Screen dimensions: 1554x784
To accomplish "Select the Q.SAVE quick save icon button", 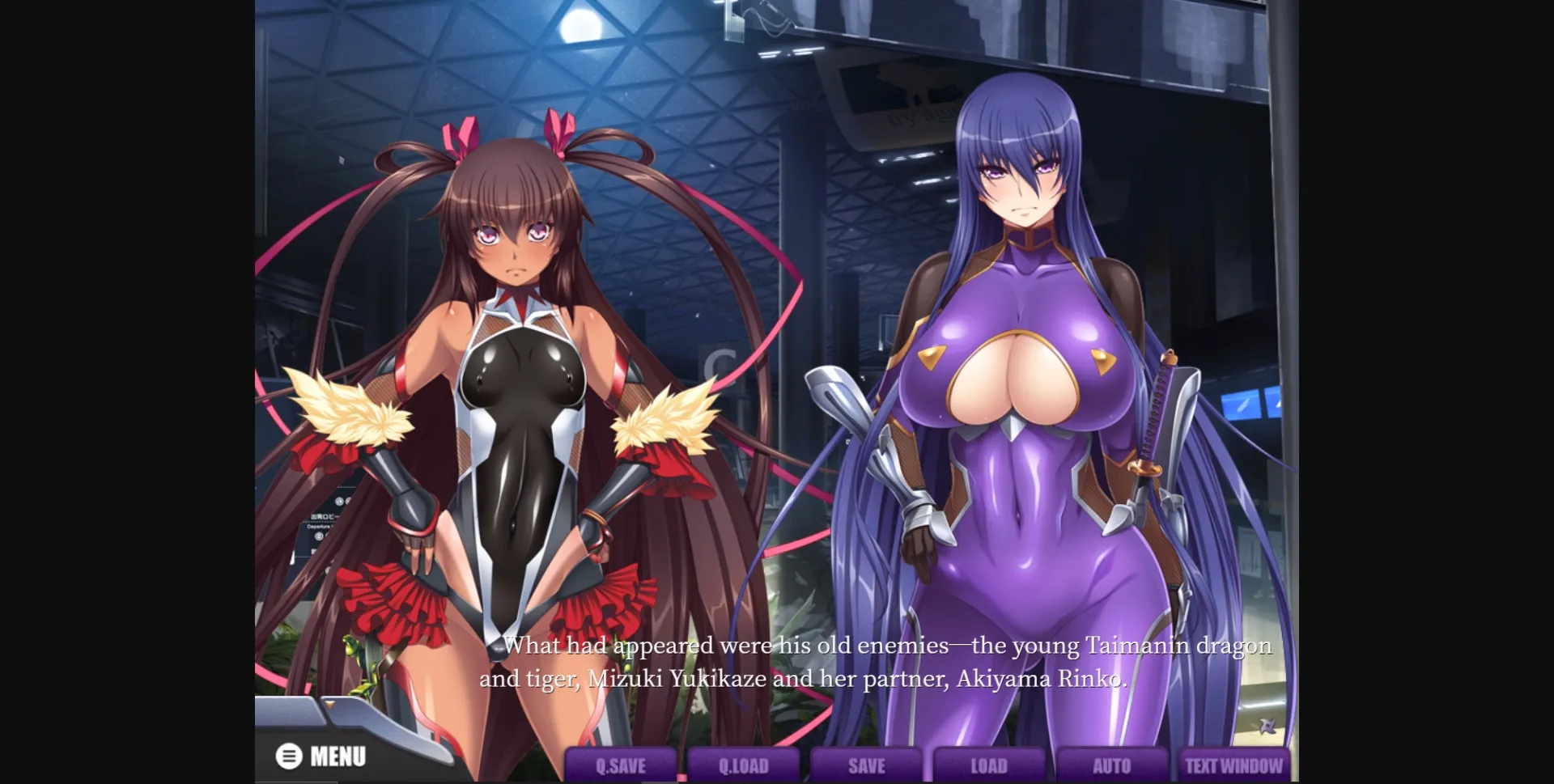I will [x=621, y=764].
